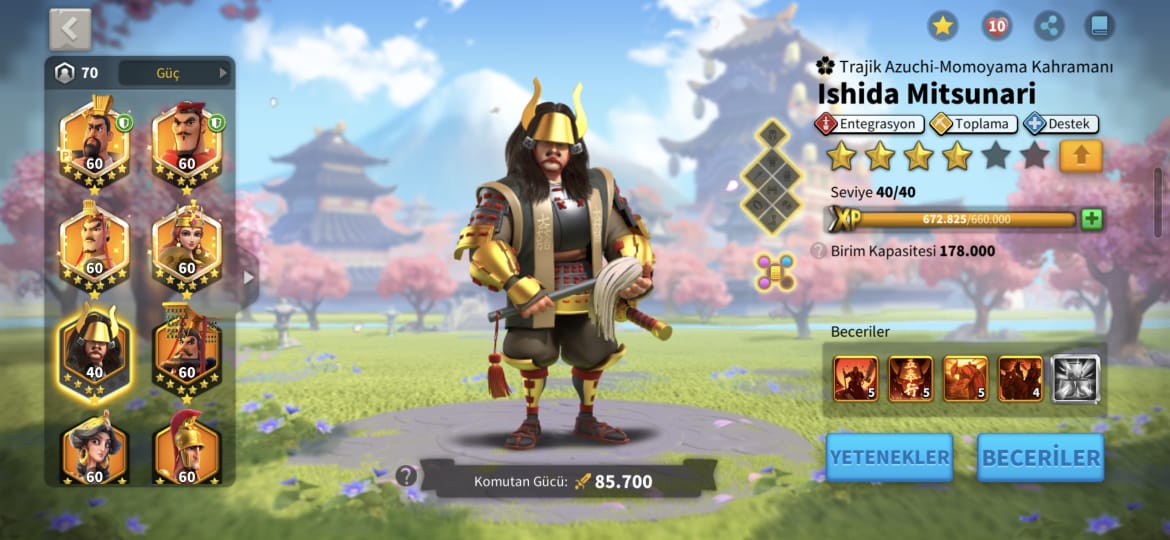Show help for Komutan Gücü
Image resolution: width=1170 pixels, height=540 pixels.
[x=406, y=476]
